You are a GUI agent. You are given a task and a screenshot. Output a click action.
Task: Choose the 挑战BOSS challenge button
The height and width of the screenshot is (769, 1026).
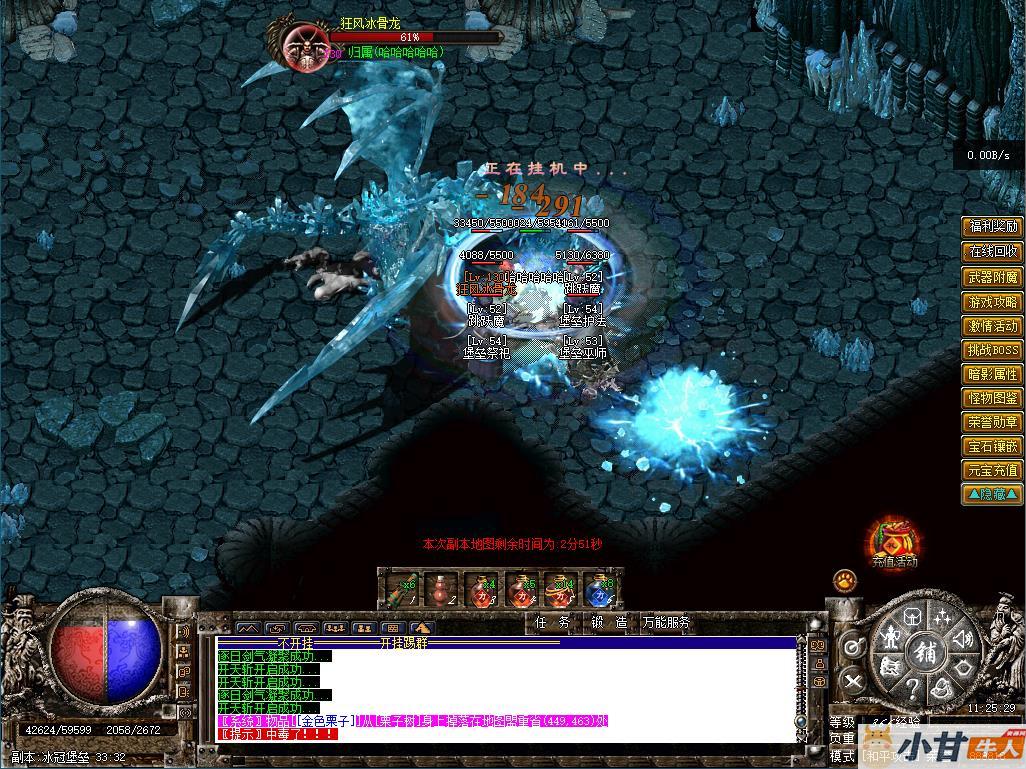click(x=992, y=350)
